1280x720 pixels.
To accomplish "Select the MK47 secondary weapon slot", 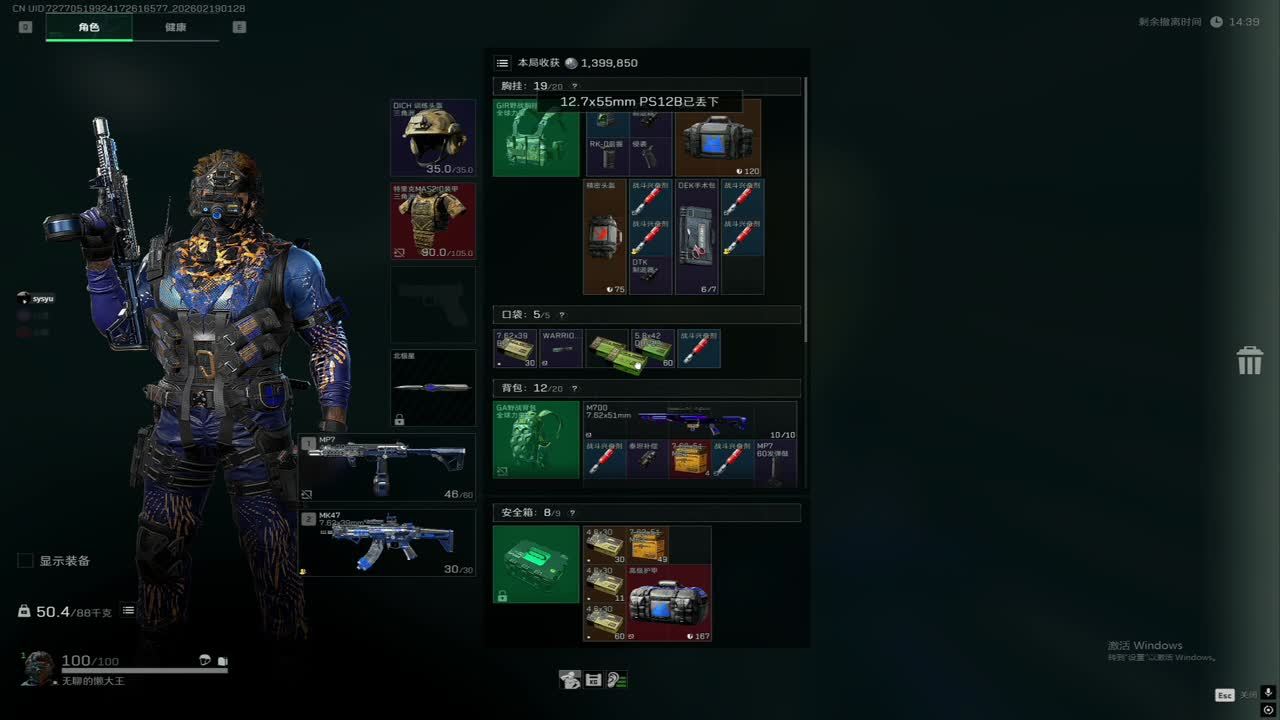I will (x=388, y=543).
